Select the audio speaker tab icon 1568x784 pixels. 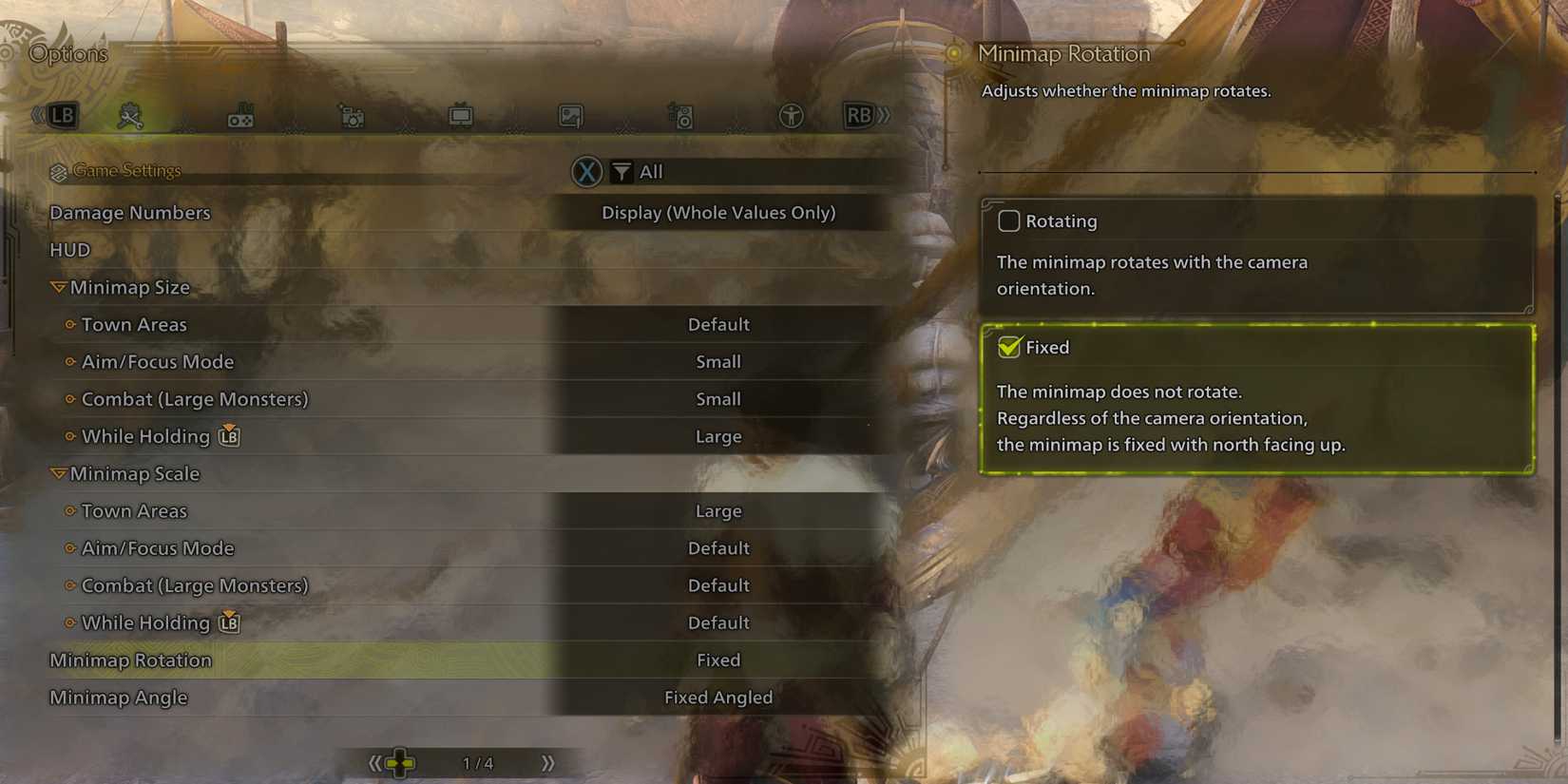pos(682,115)
